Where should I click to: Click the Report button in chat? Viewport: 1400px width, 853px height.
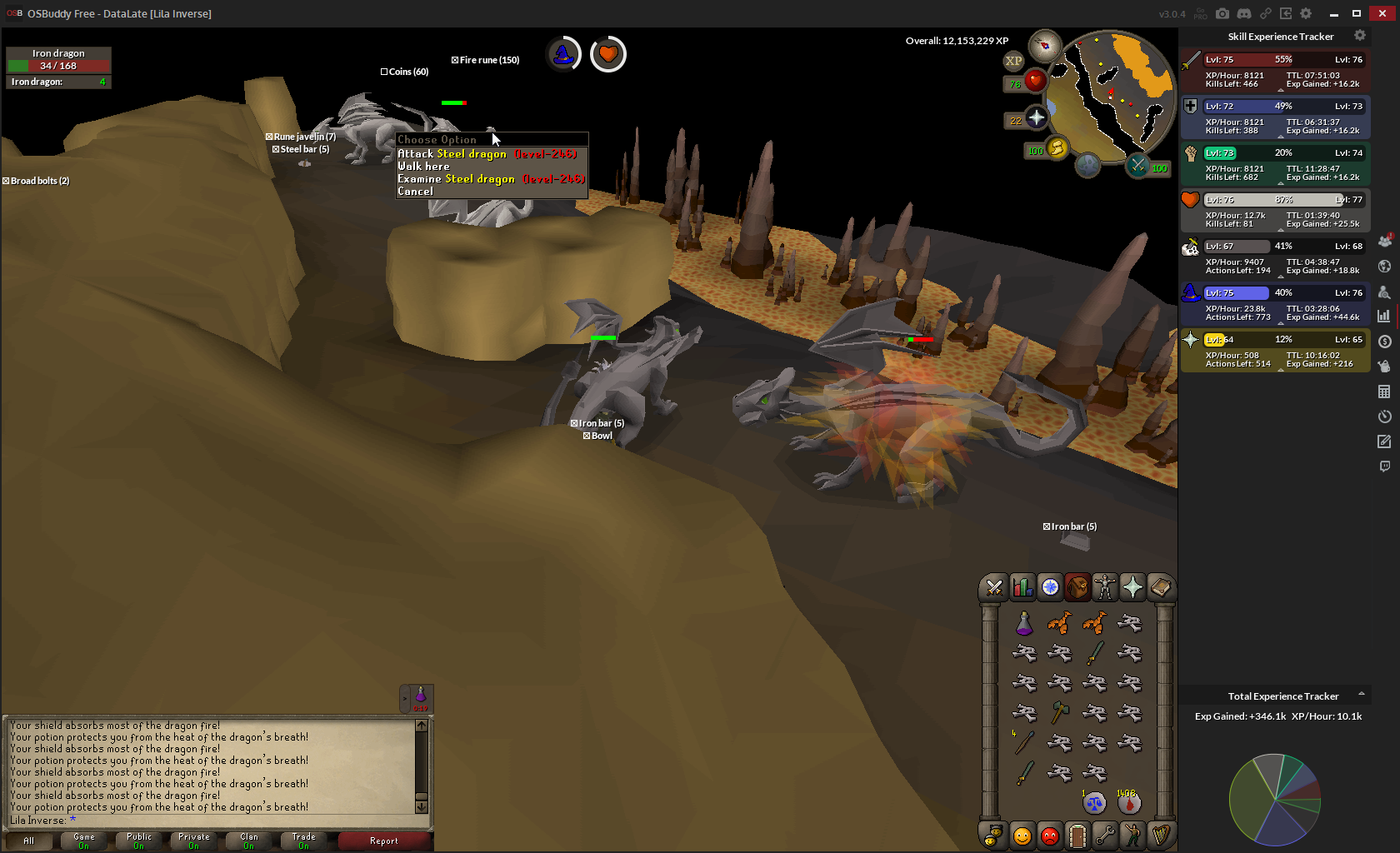[x=384, y=841]
